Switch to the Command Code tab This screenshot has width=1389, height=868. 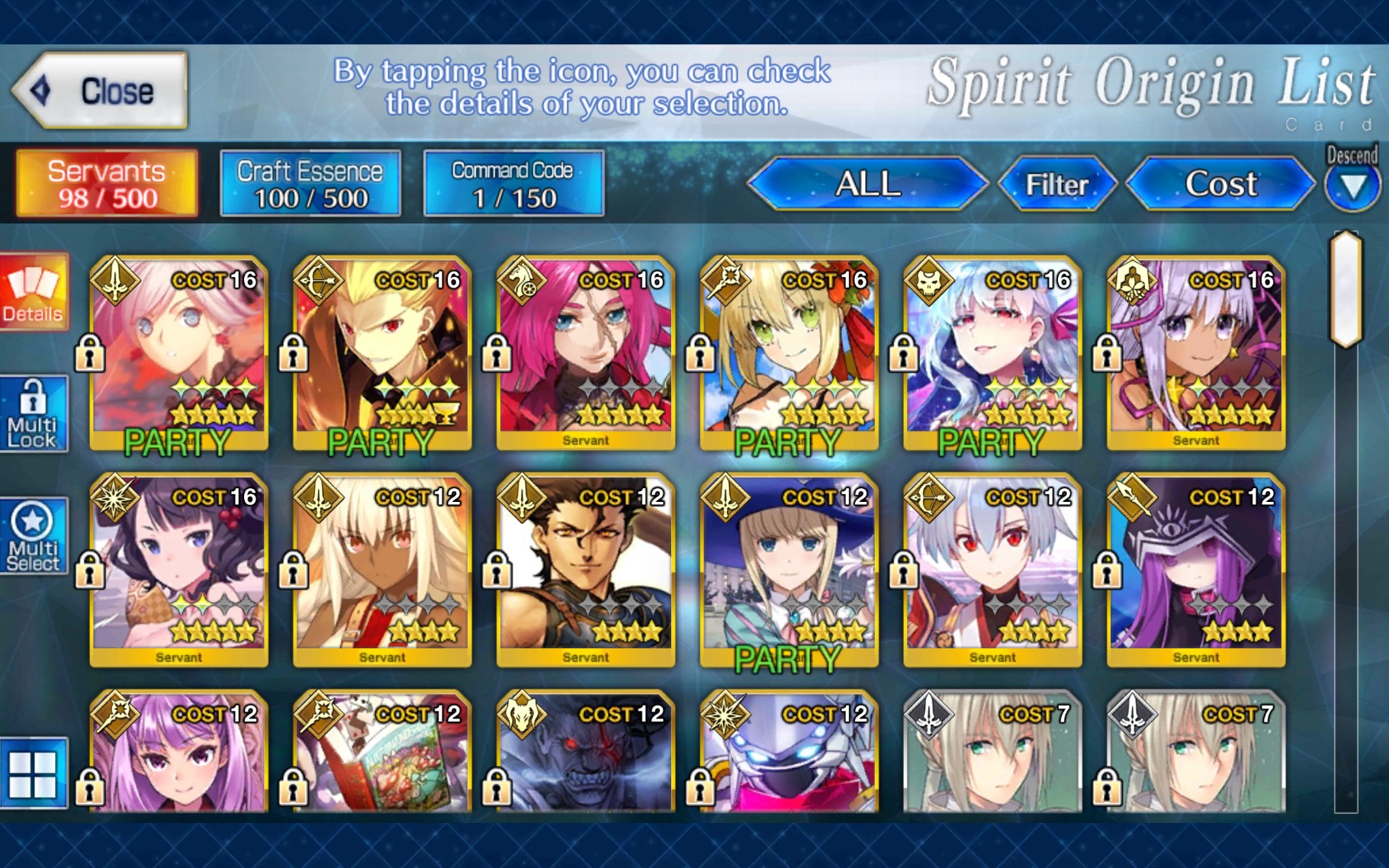pyautogui.click(x=513, y=183)
